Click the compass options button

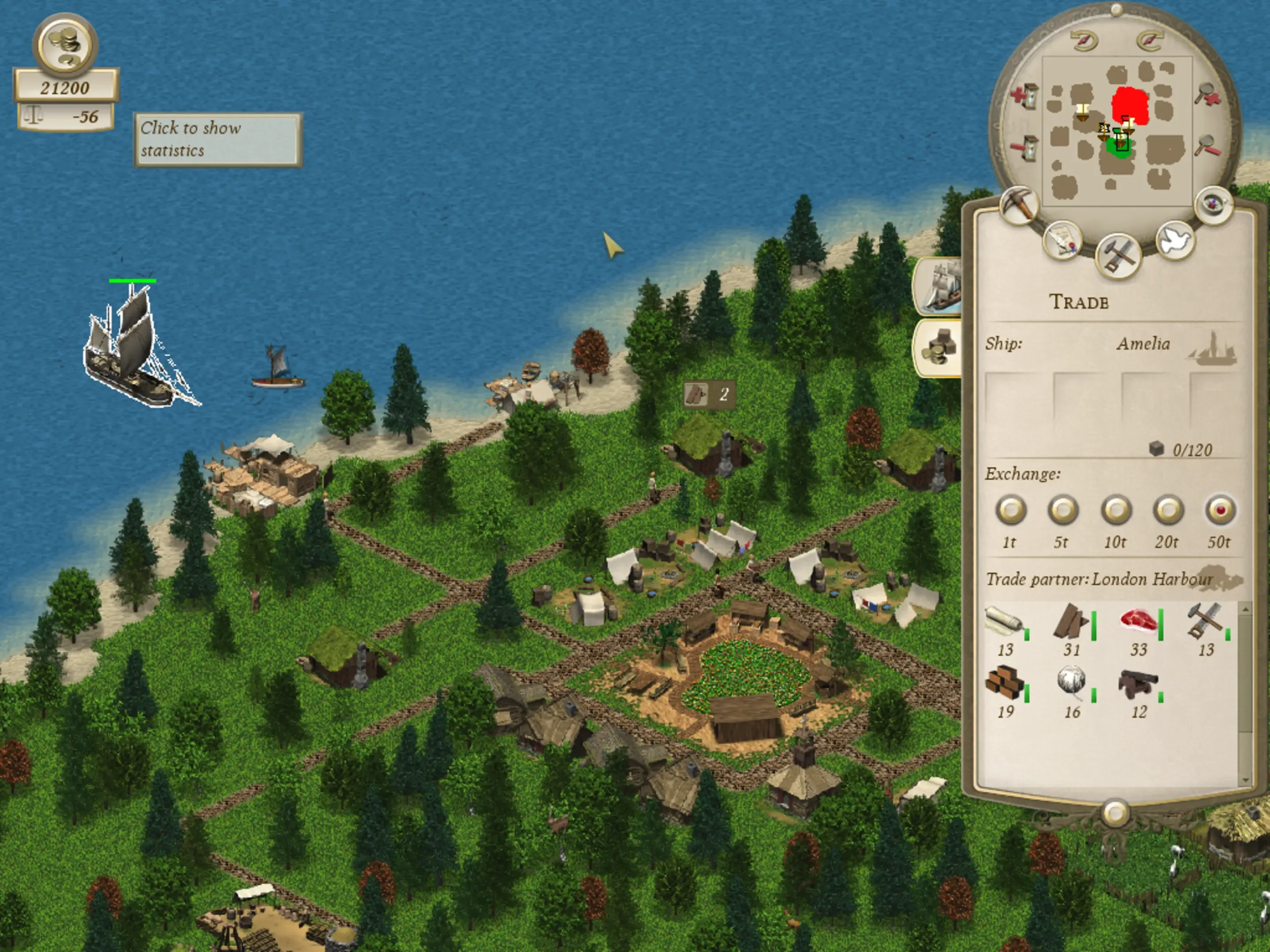(x=1213, y=205)
